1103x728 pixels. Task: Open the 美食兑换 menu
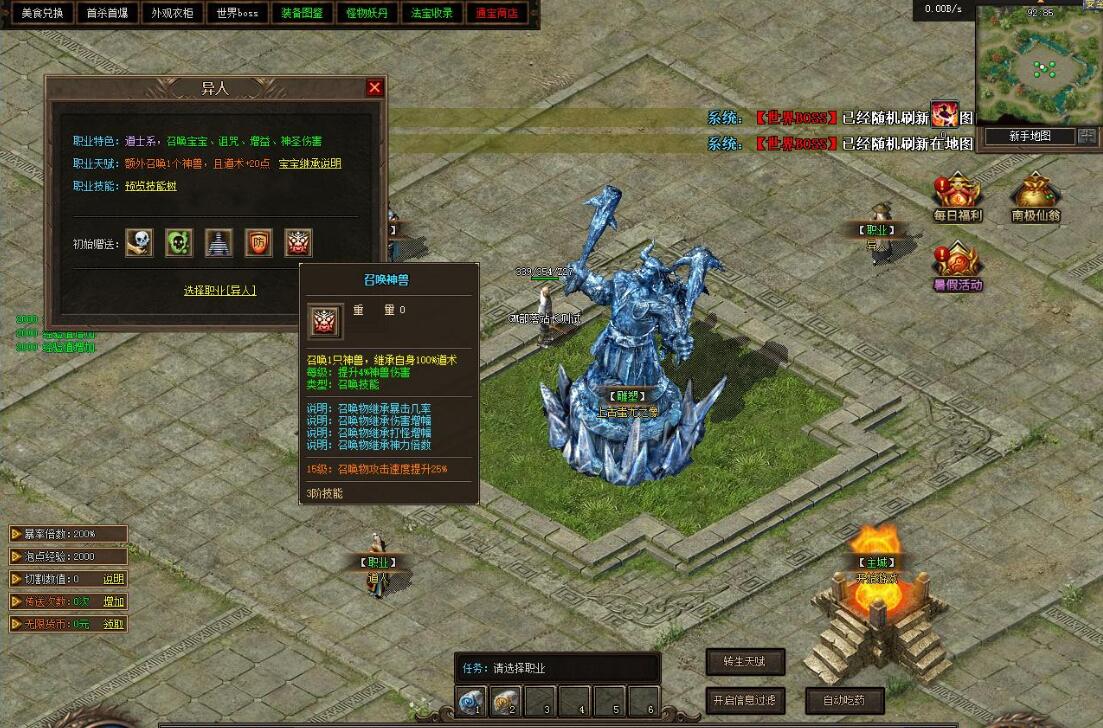[41, 14]
